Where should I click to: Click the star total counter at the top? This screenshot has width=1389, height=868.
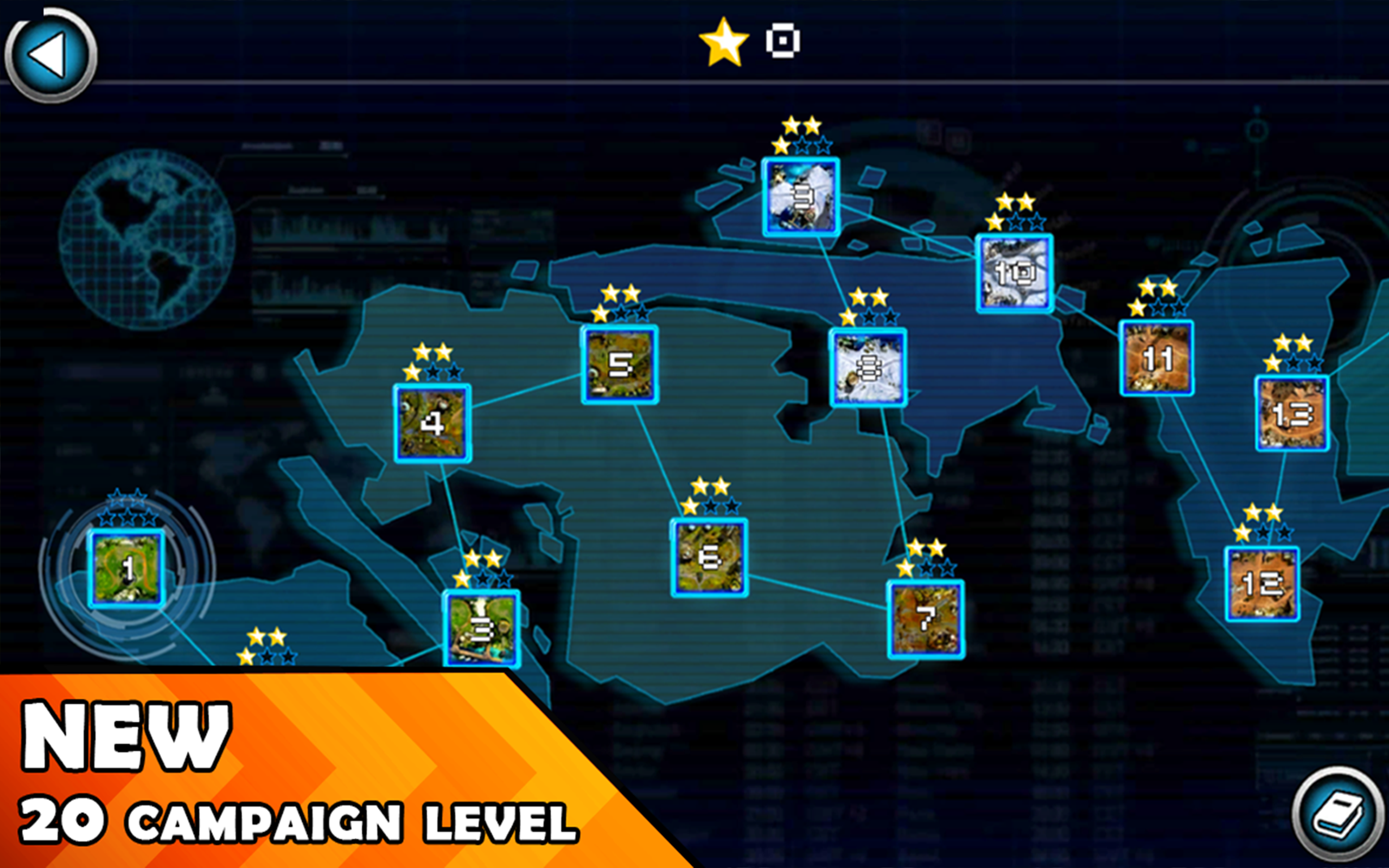tap(723, 40)
